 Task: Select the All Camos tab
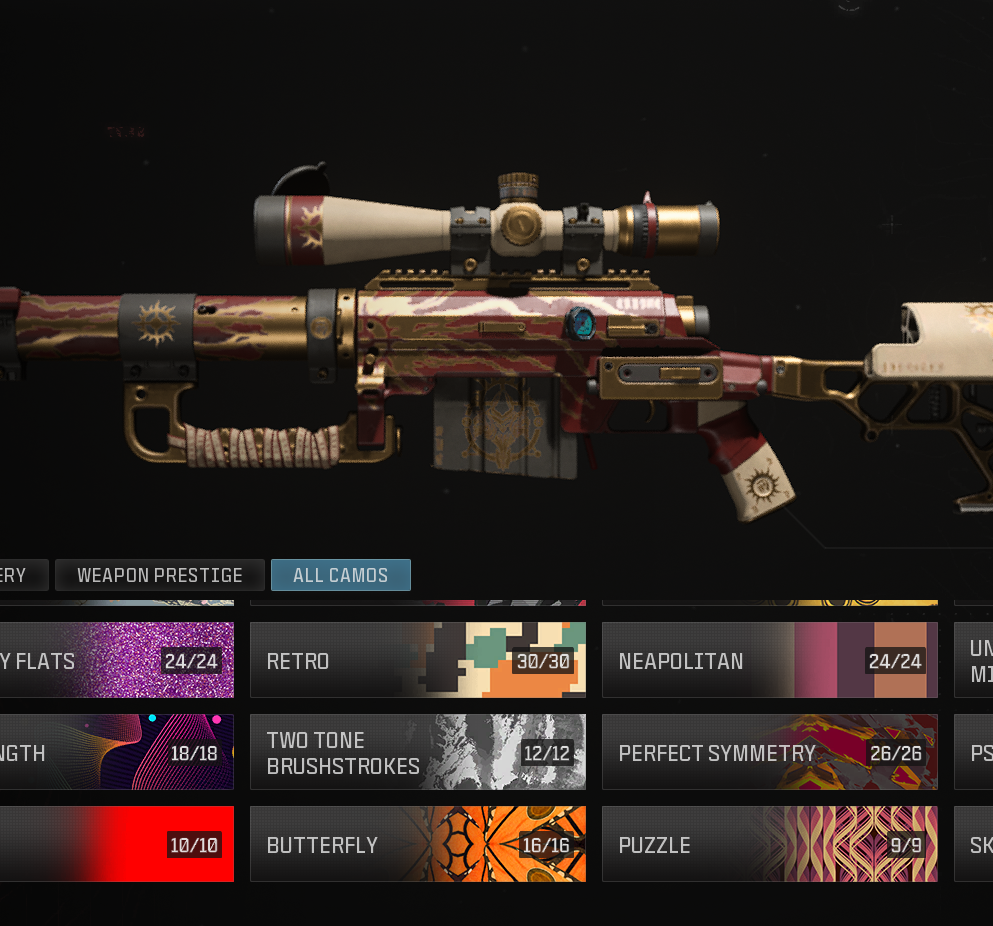pyautogui.click(x=340, y=575)
